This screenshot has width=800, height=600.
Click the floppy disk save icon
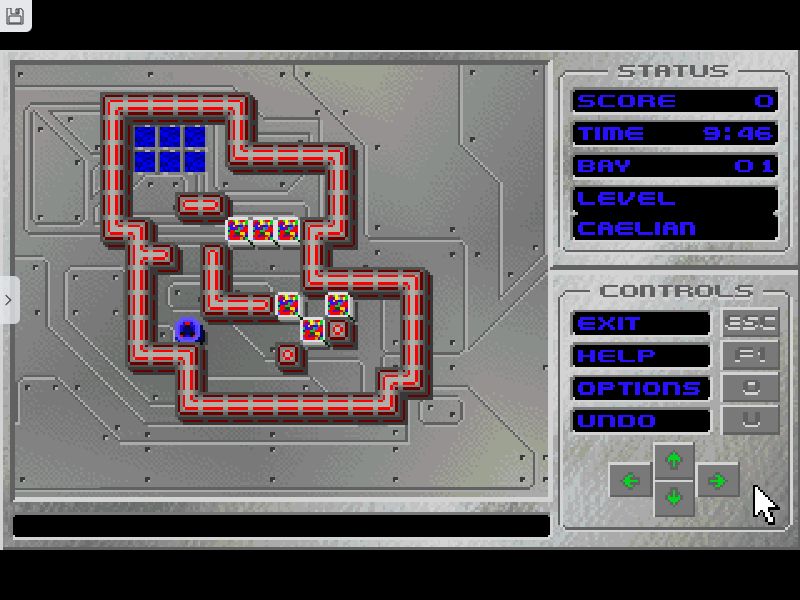15,15
